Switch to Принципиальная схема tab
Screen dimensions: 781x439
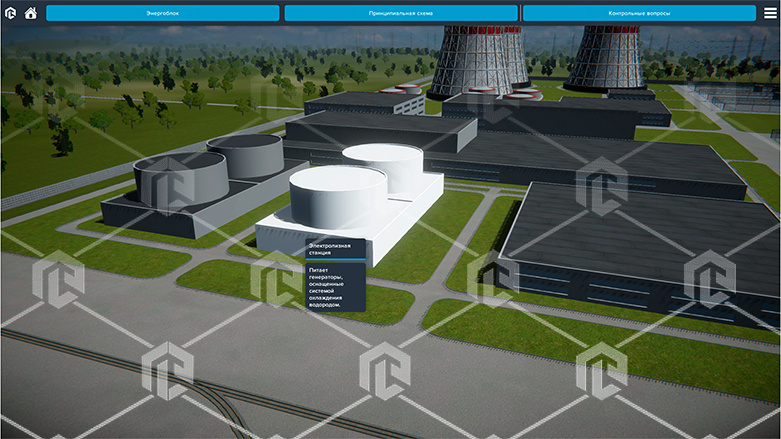[401, 13]
